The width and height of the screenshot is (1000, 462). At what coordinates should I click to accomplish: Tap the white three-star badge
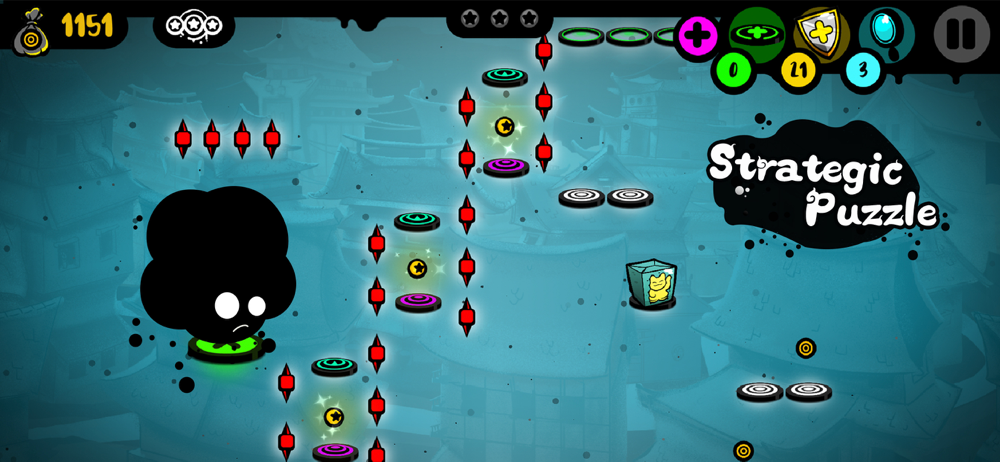[x=194, y=24]
